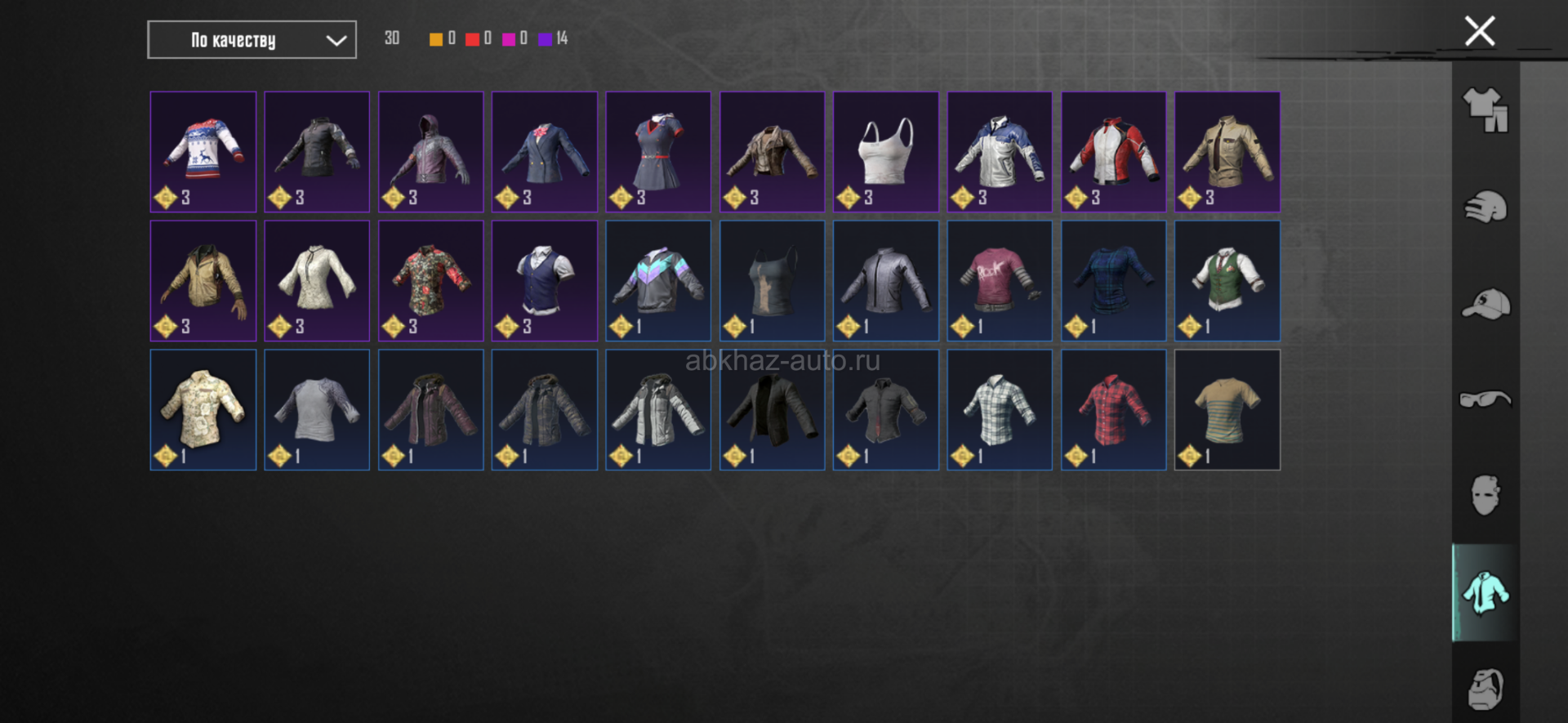The height and width of the screenshot is (723, 1568).
Task: Select the teal chevron track jacket
Action: (x=658, y=280)
